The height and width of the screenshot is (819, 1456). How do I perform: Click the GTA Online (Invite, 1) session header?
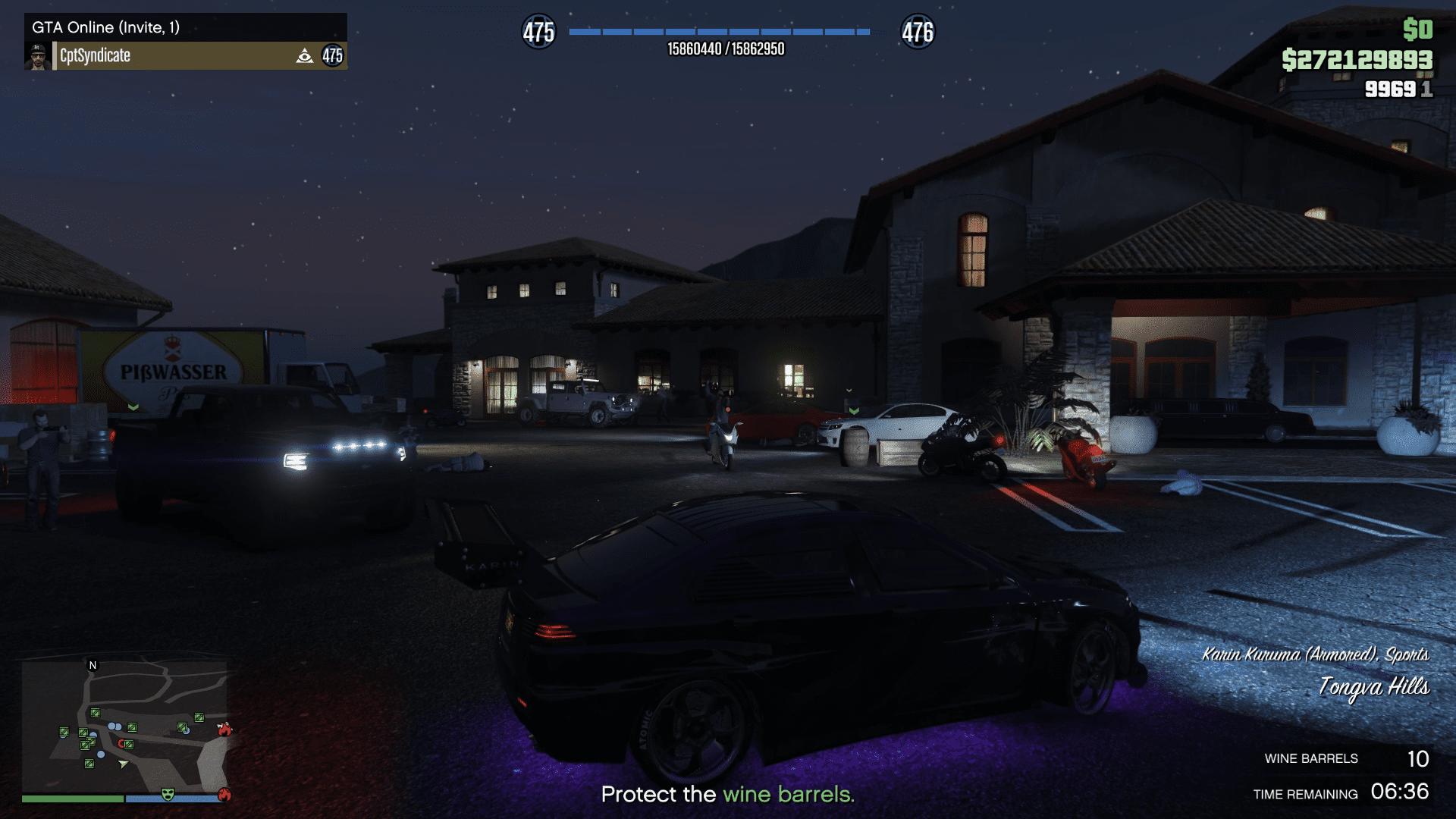(x=106, y=27)
